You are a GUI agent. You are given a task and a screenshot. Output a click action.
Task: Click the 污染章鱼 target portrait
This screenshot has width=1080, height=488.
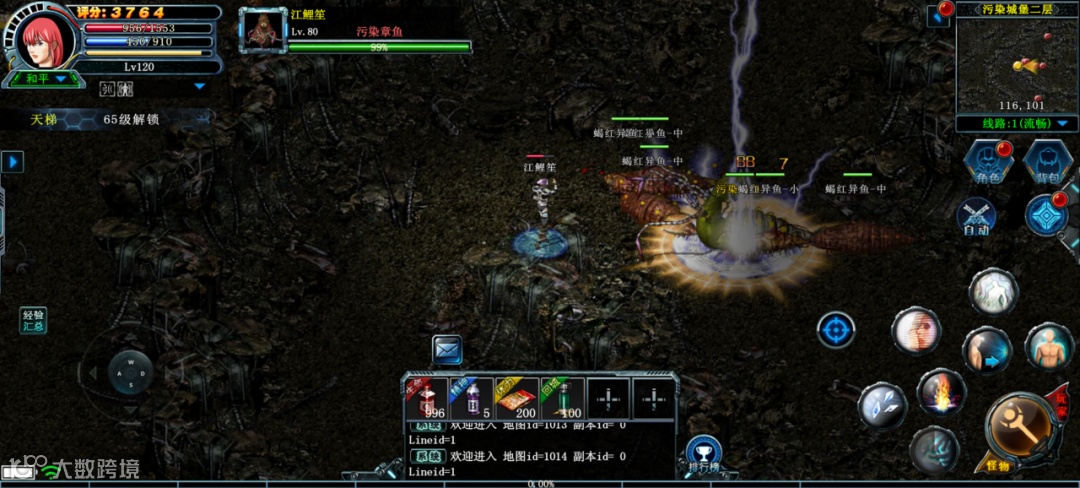coord(263,31)
